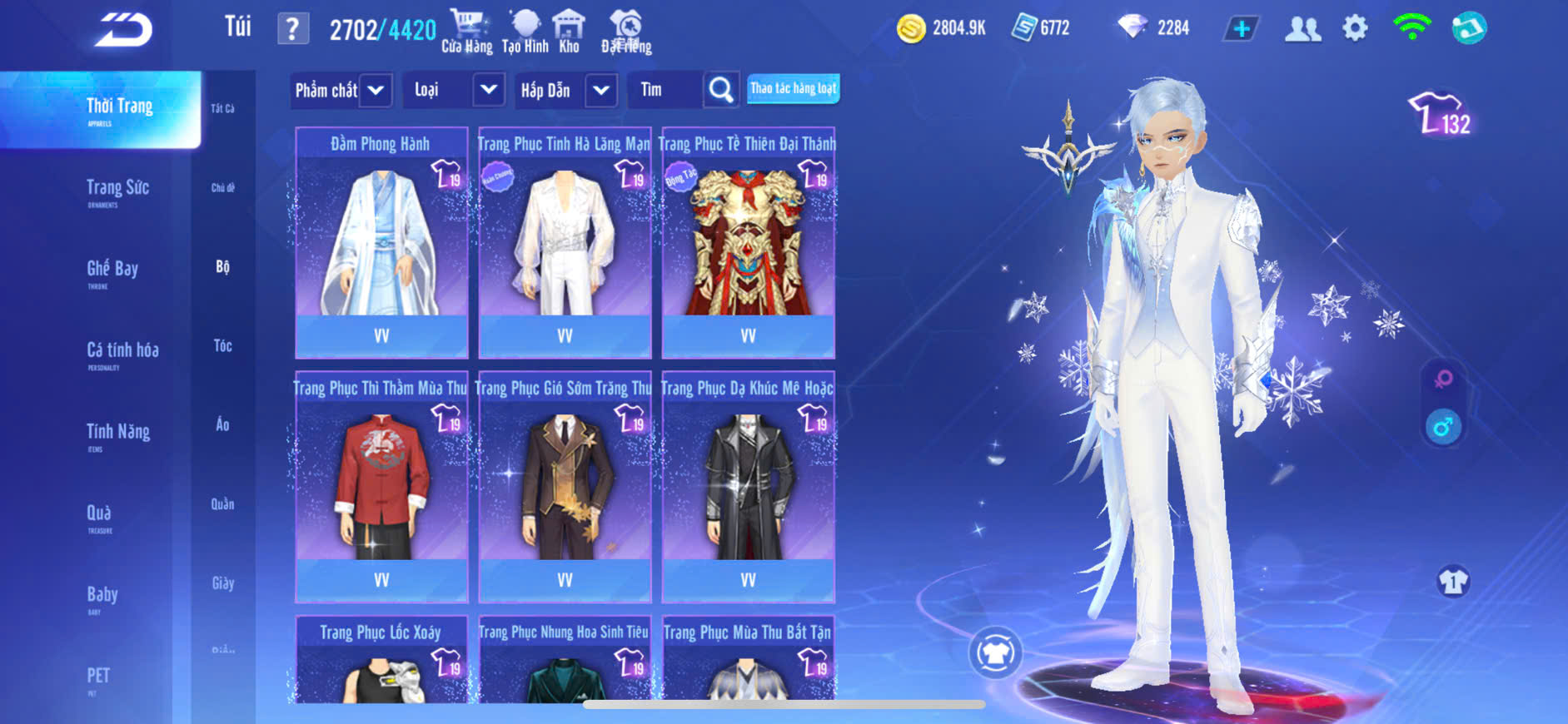Viewport: 1568px width, 724px height.
Task: Open the question mark help button
Action: (x=292, y=29)
